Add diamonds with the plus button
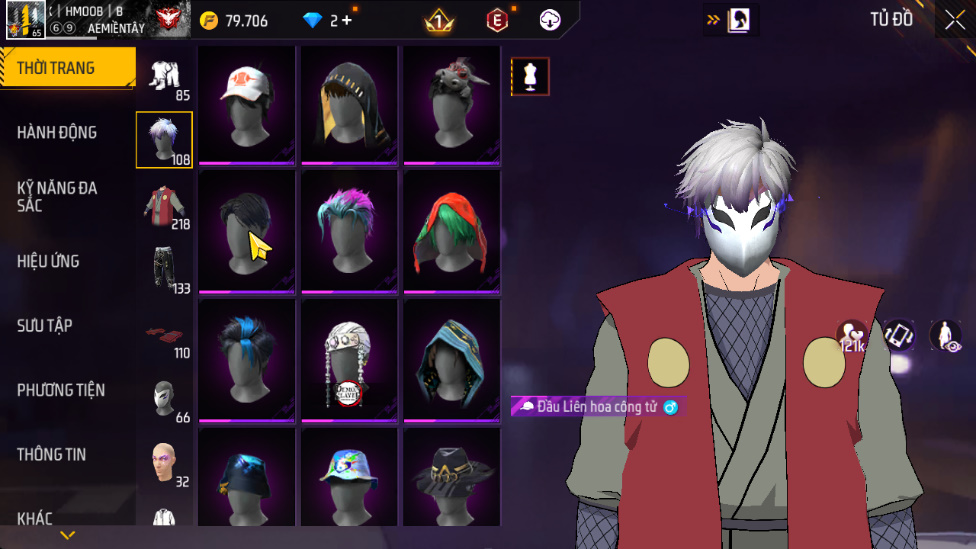The width and height of the screenshot is (976, 549). [347, 20]
